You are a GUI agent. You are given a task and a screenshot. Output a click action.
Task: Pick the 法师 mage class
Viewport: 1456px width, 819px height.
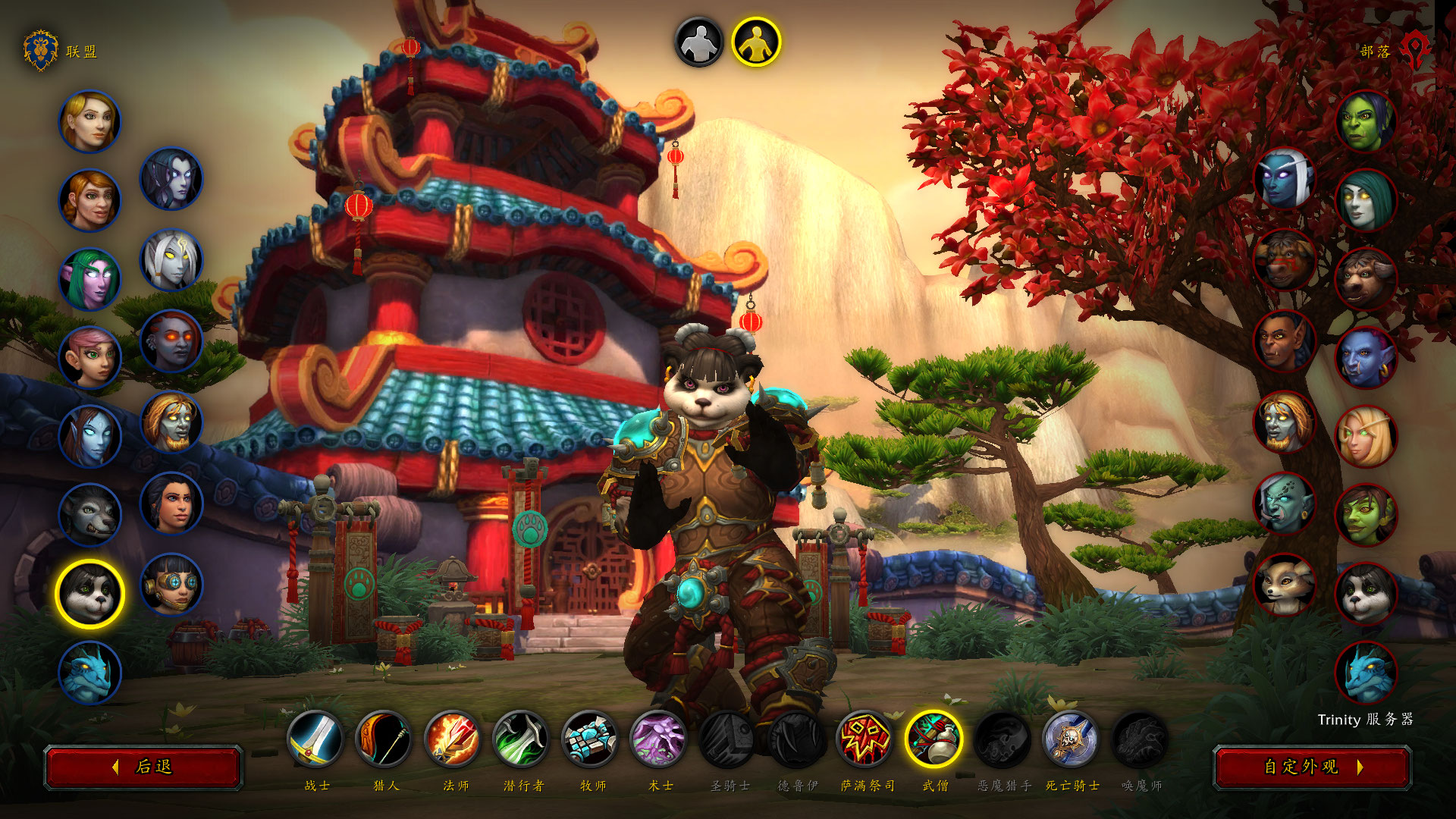pyautogui.click(x=453, y=739)
